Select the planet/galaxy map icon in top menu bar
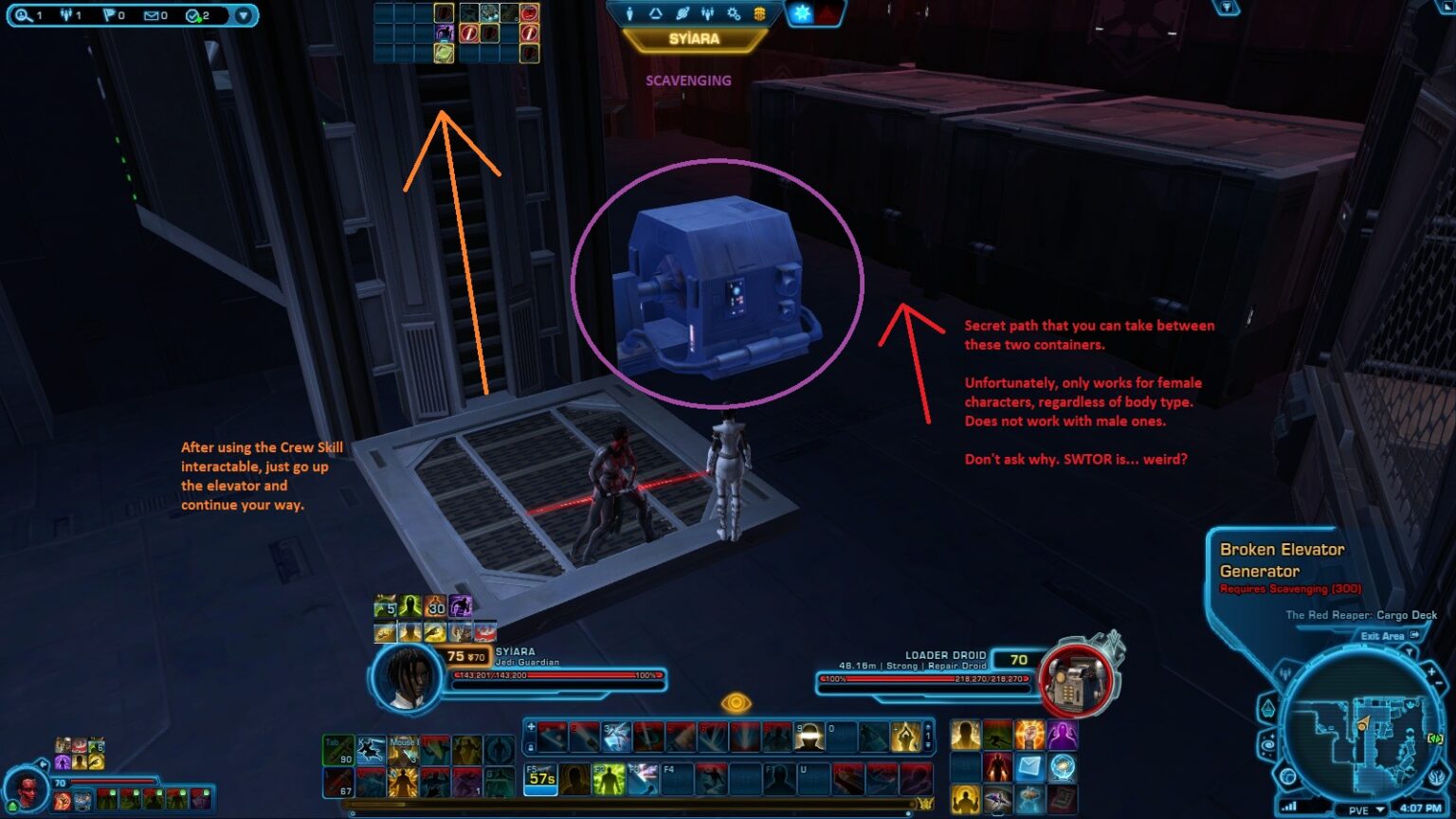The width and height of the screenshot is (1456, 819). (x=682, y=13)
